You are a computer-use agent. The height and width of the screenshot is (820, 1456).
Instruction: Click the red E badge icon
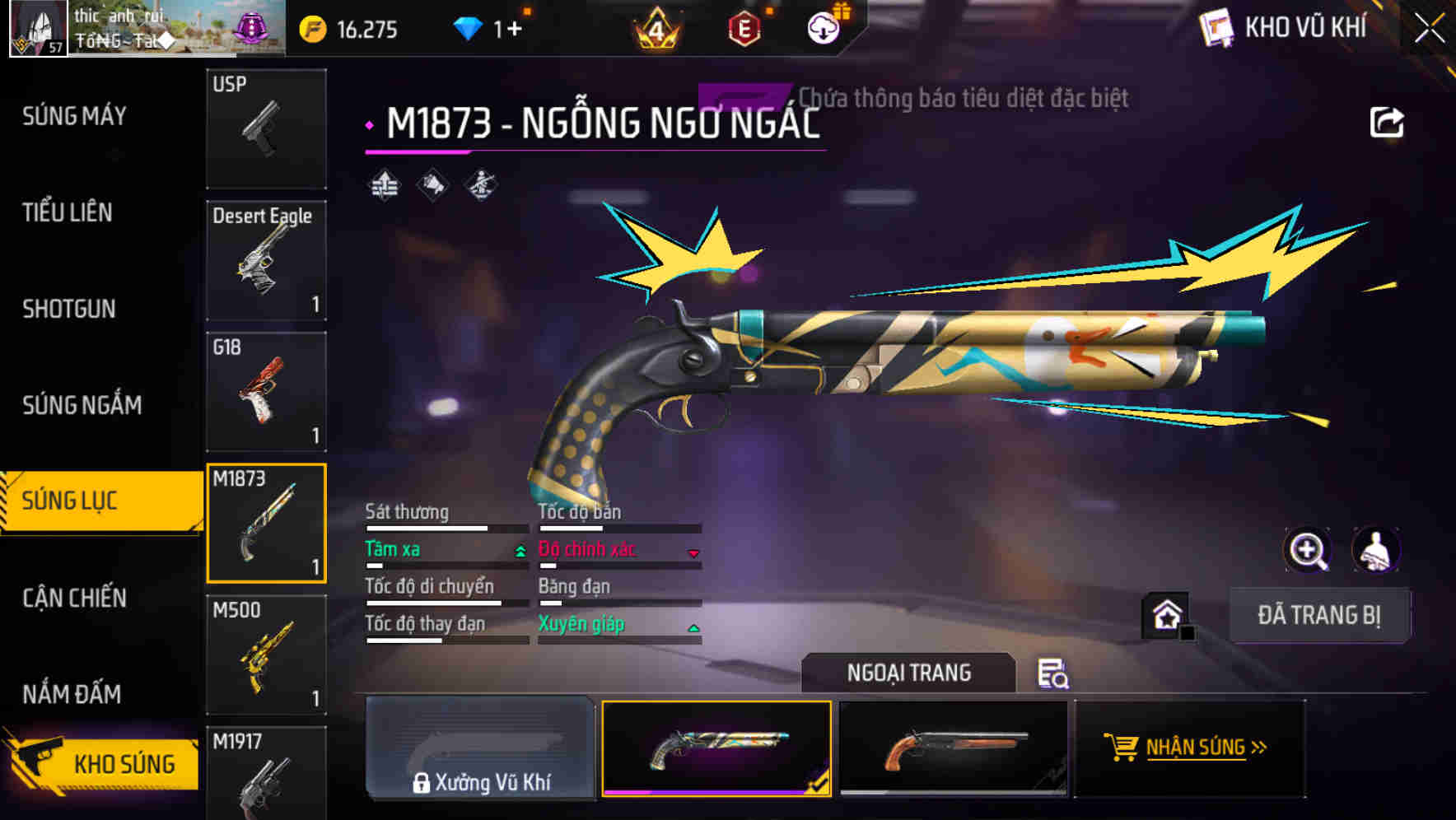click(x=744, y=27)
